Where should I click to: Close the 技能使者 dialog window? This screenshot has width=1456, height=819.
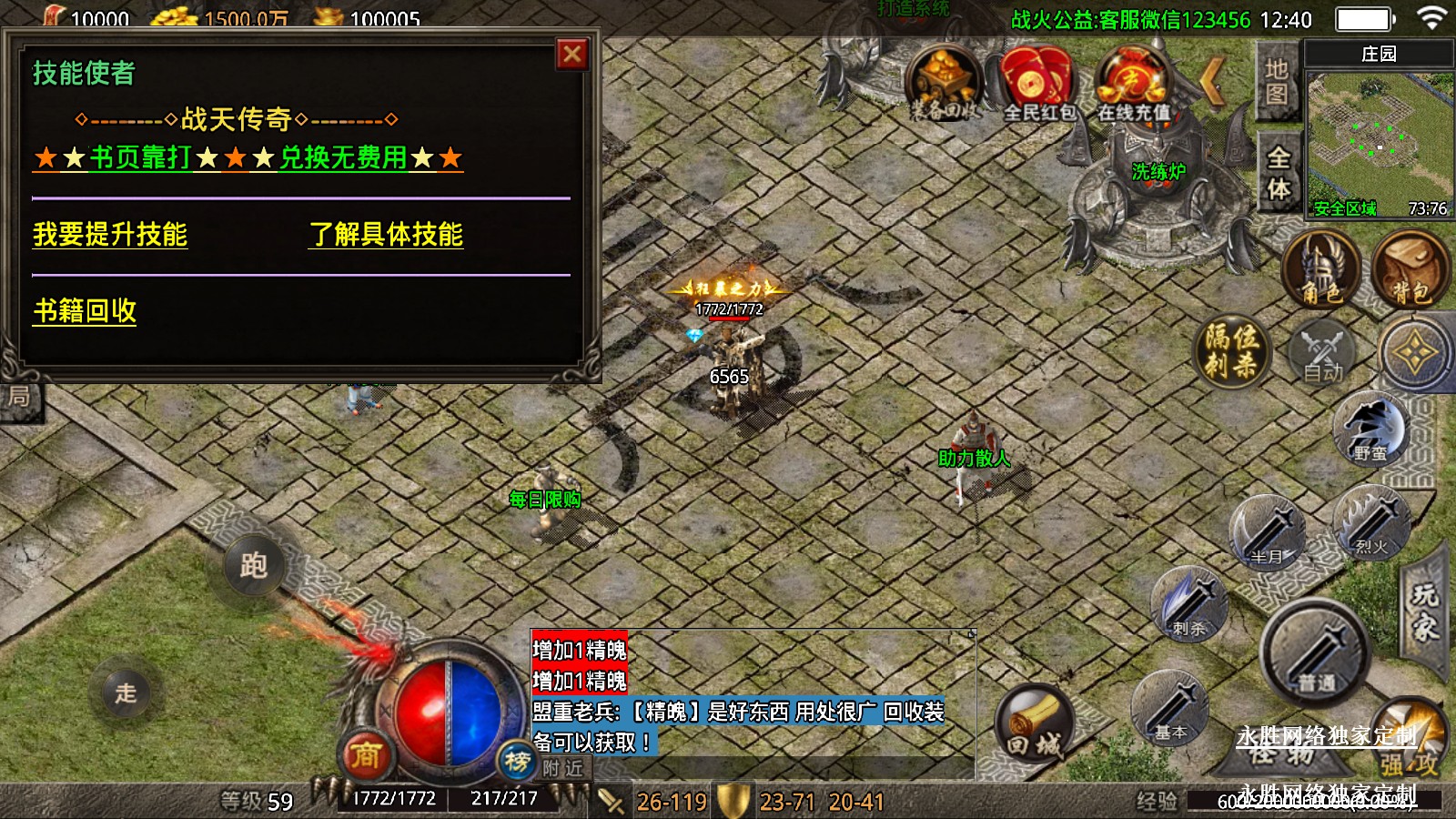(572, 55)
